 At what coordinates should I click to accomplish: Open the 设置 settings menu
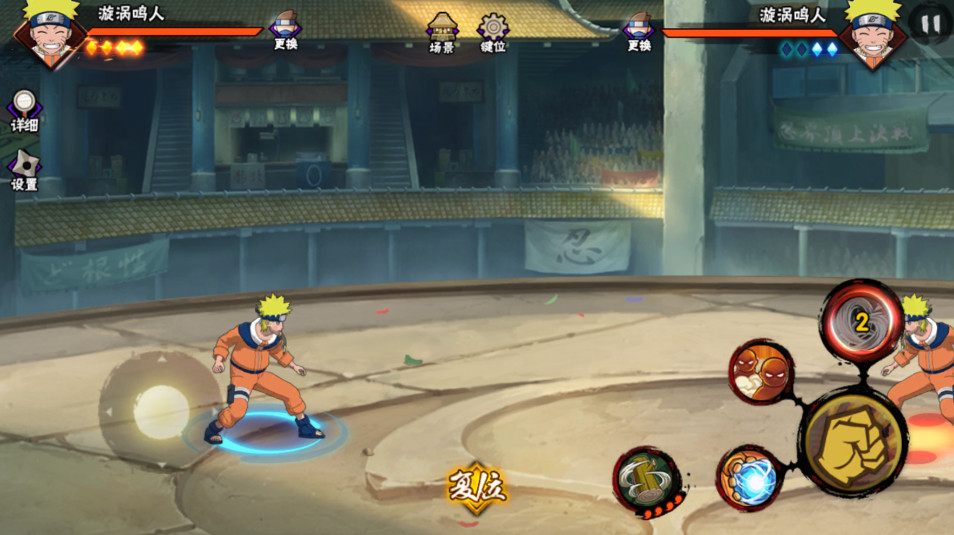tap(24, 170)
